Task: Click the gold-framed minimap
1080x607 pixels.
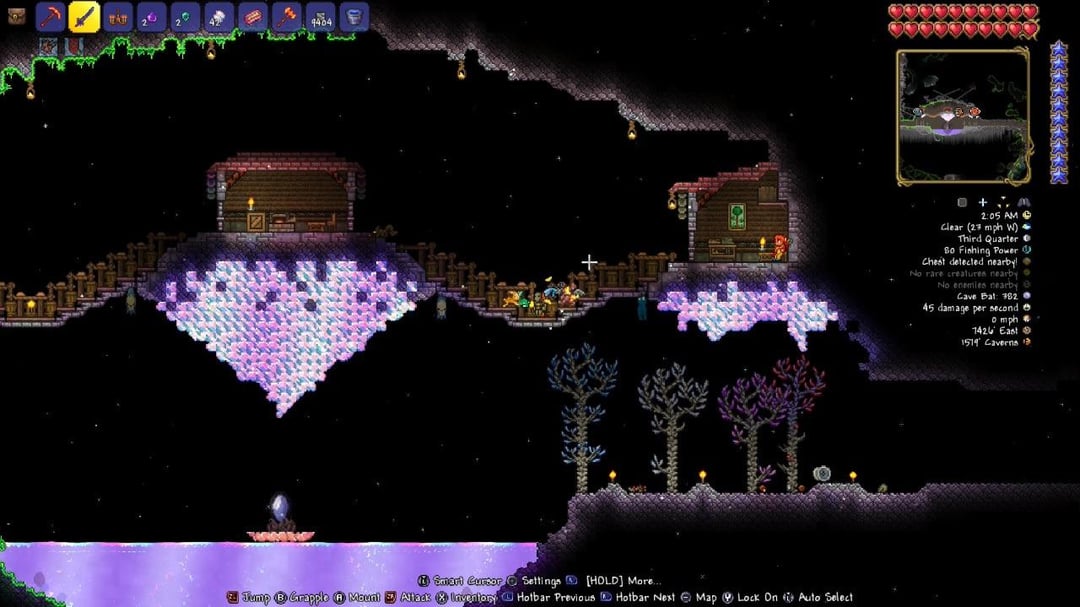Action: (963, 116)
